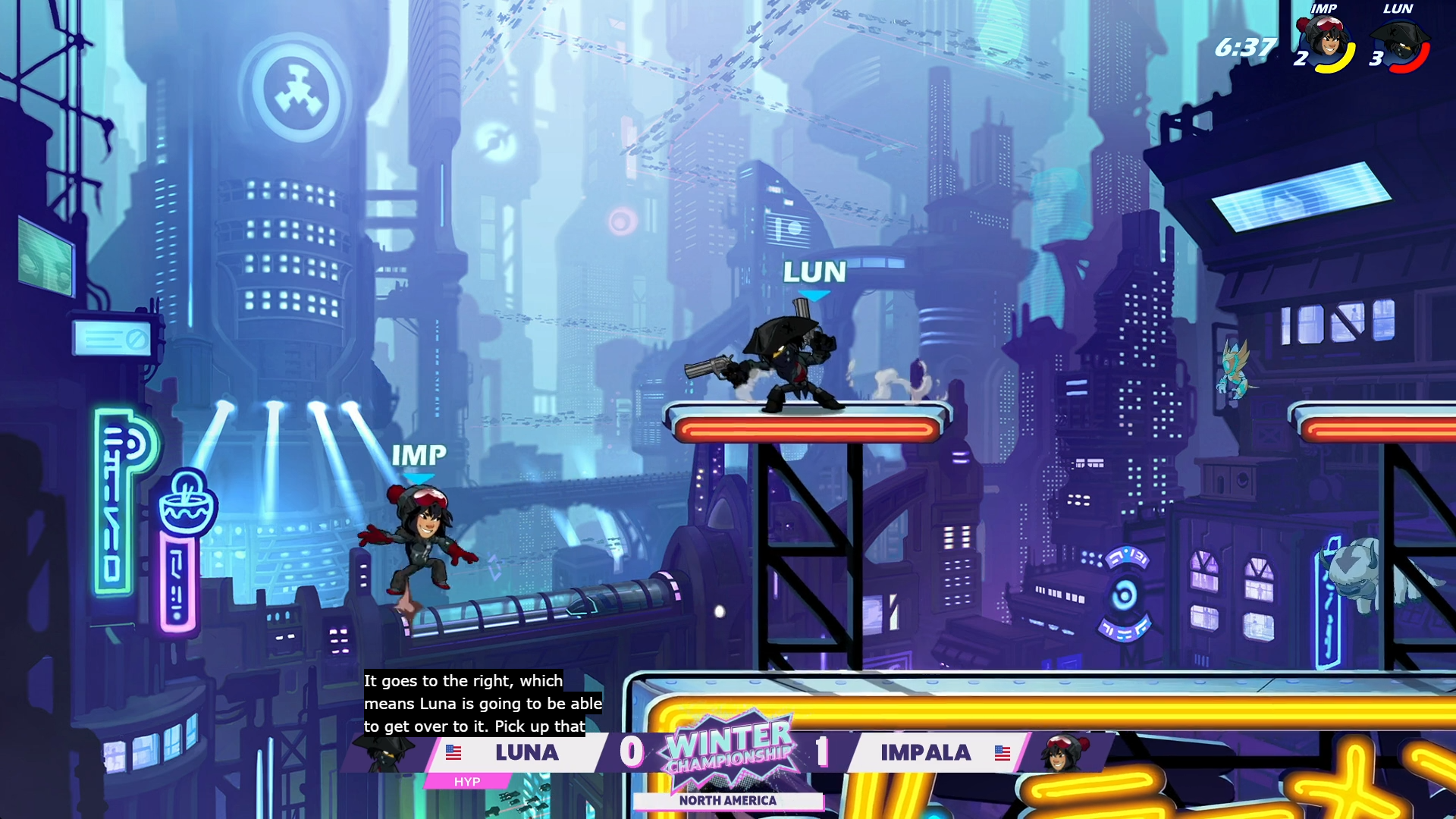Choose the LUNA name panel on the scoreboard

(526, 752)
